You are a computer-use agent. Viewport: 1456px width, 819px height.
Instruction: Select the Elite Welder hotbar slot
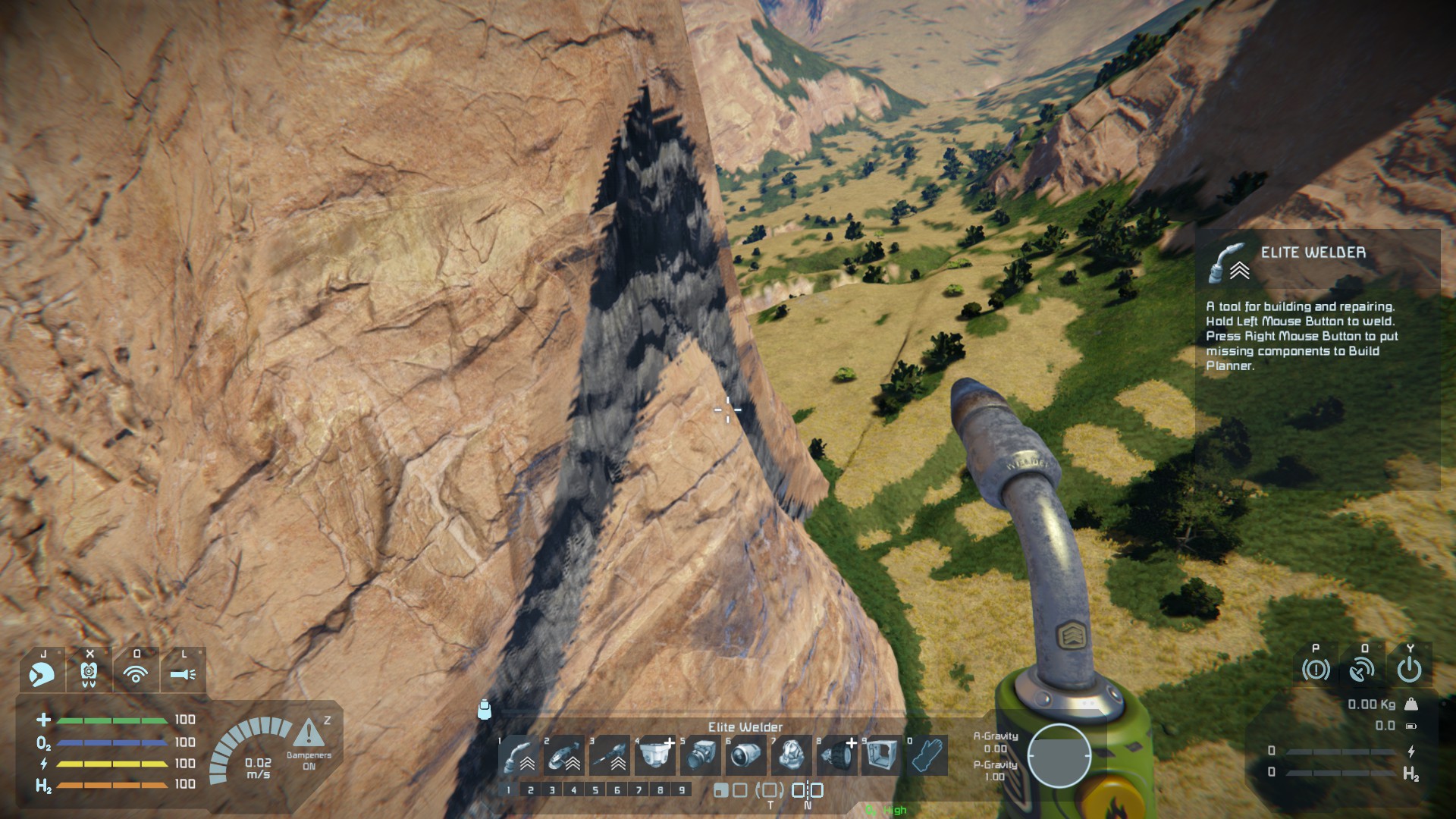pos(519,755)
